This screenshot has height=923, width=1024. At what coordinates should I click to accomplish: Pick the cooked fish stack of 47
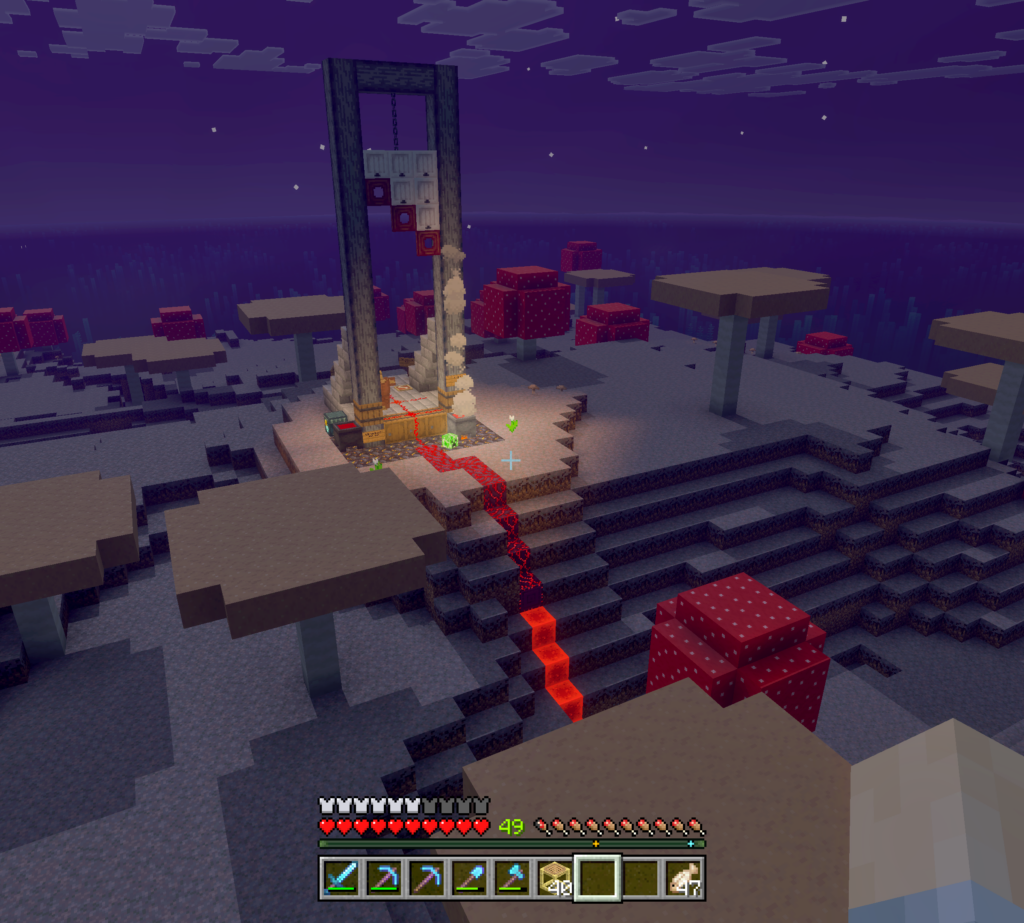coord(684,878)
